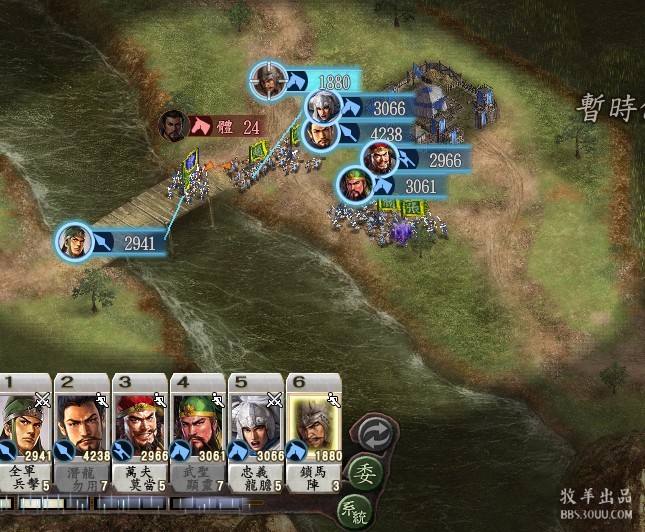Open the 系統 system menu

pyautogui.click(x=356, y=512)
